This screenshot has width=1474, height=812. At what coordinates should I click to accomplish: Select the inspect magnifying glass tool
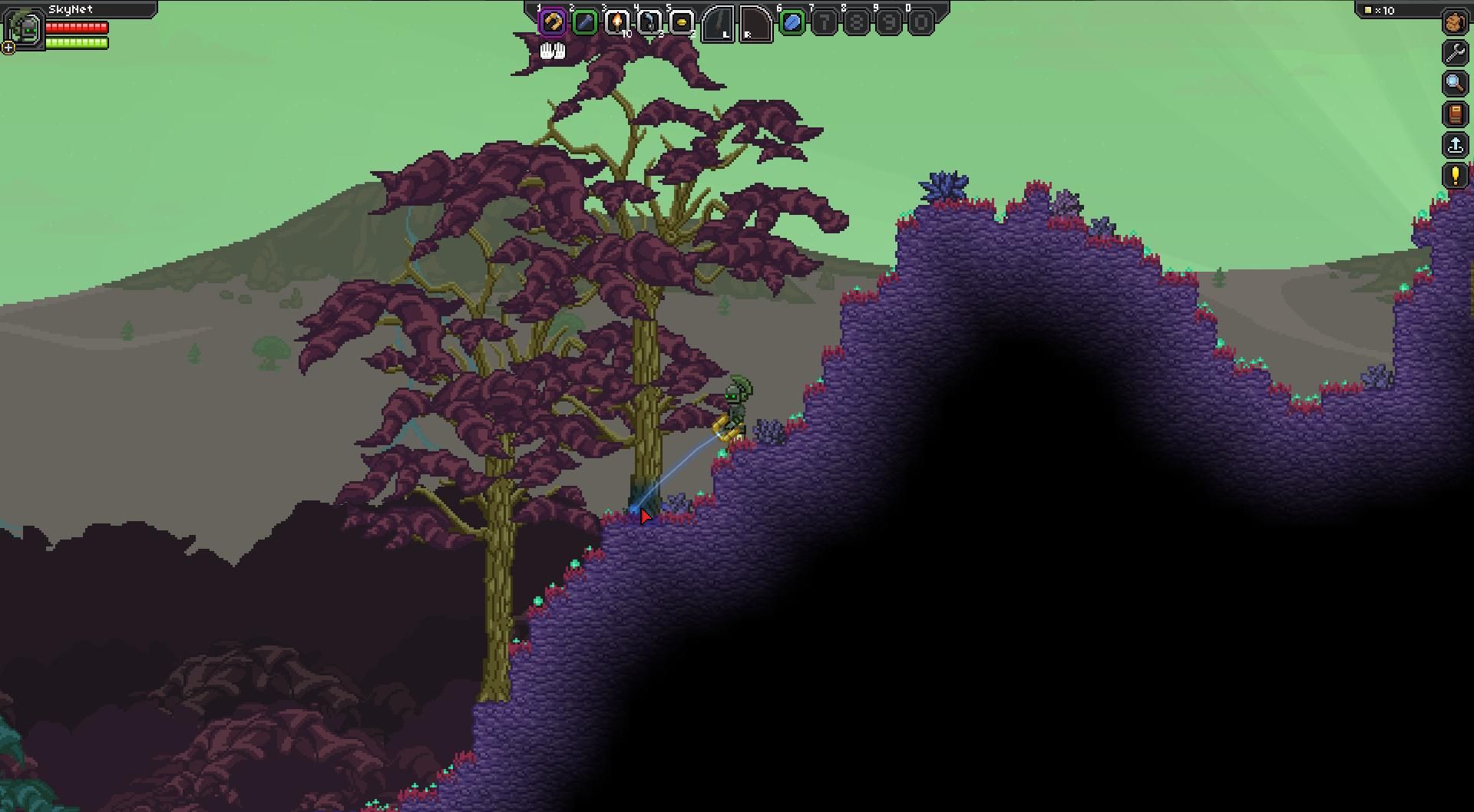1455,84
